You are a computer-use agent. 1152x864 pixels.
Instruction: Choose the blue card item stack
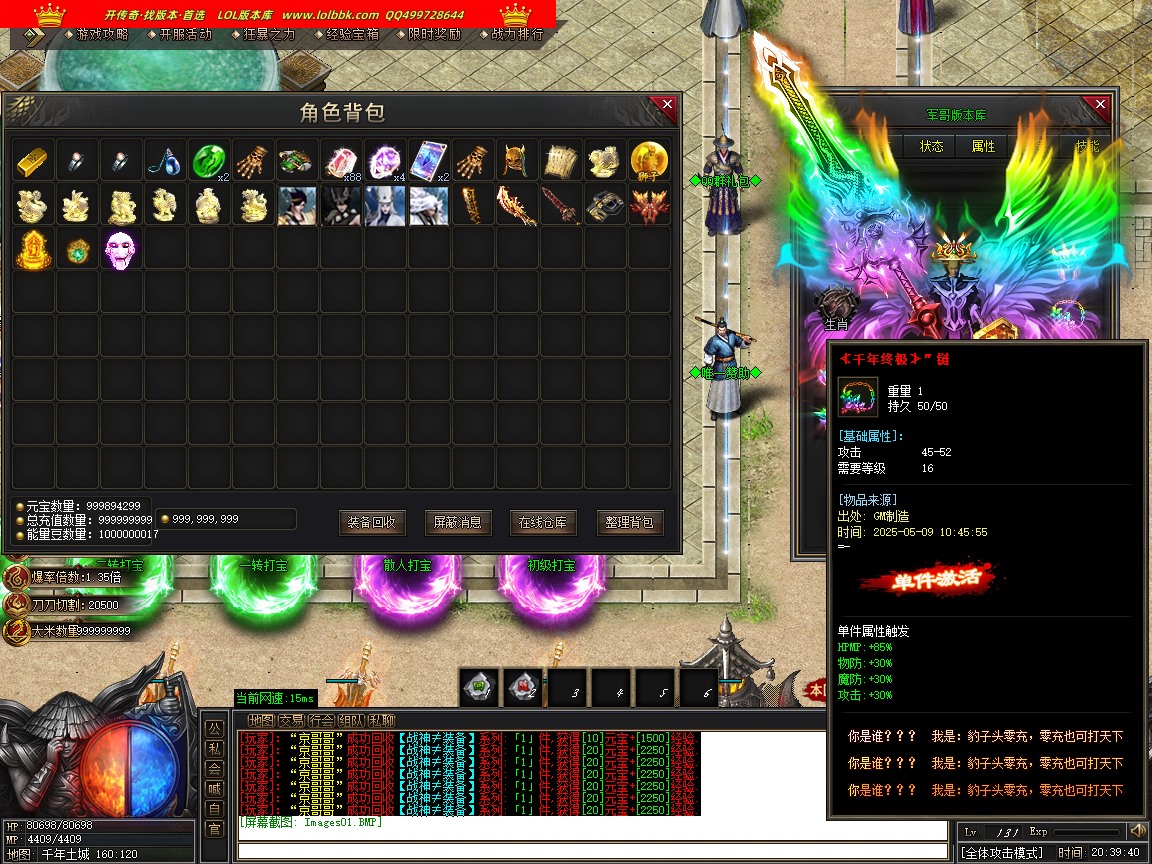(428, 160)
